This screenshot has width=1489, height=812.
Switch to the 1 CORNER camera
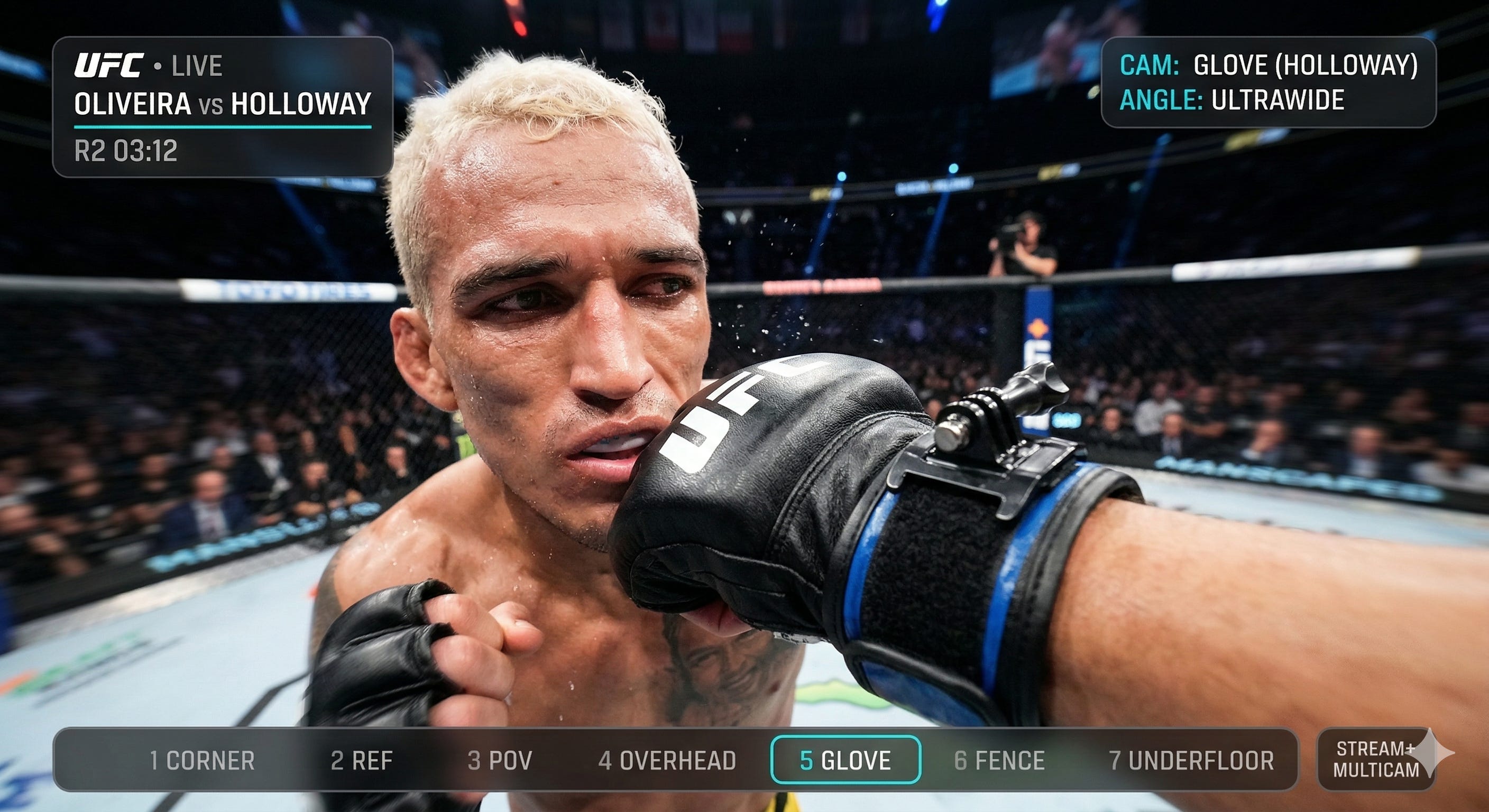202,761
